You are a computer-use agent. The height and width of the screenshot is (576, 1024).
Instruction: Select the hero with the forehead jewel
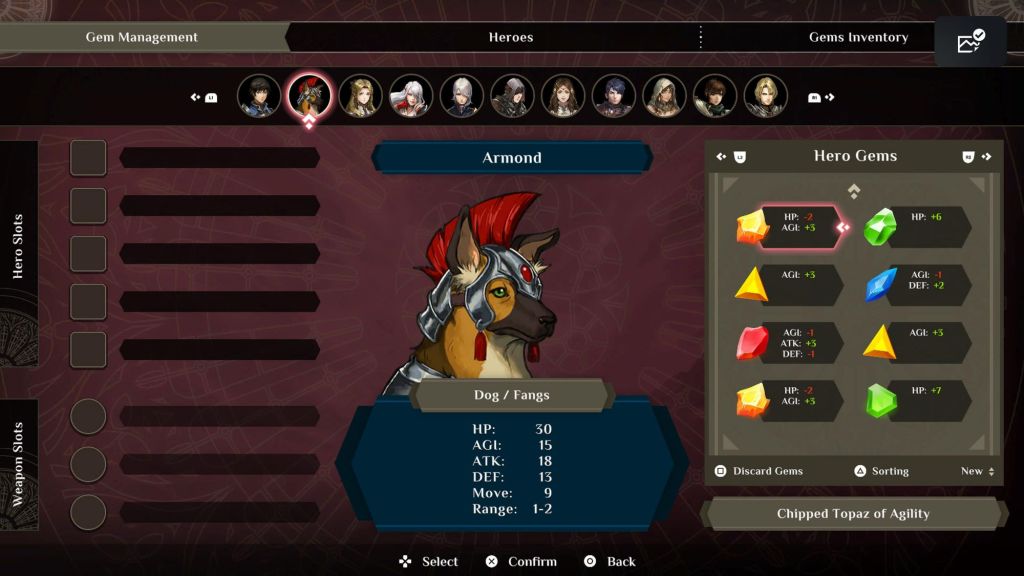click(563, 96)
